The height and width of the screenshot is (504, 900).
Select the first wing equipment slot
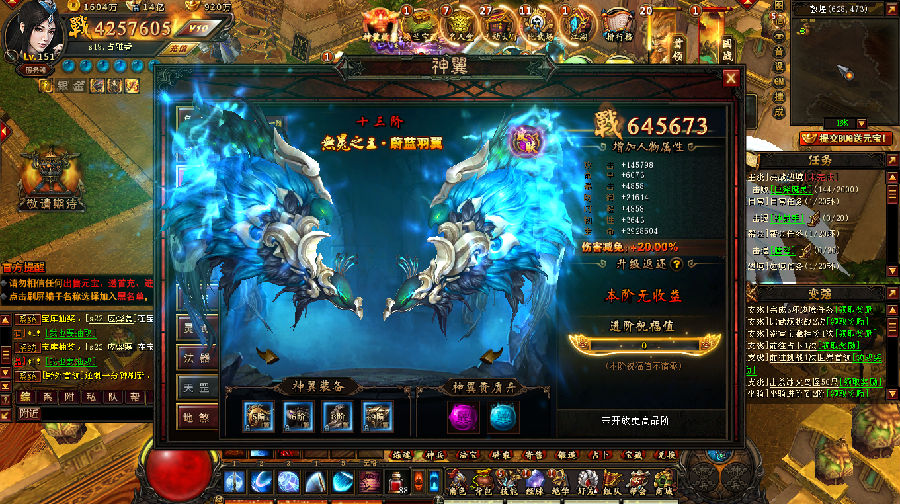pos(258,416)
